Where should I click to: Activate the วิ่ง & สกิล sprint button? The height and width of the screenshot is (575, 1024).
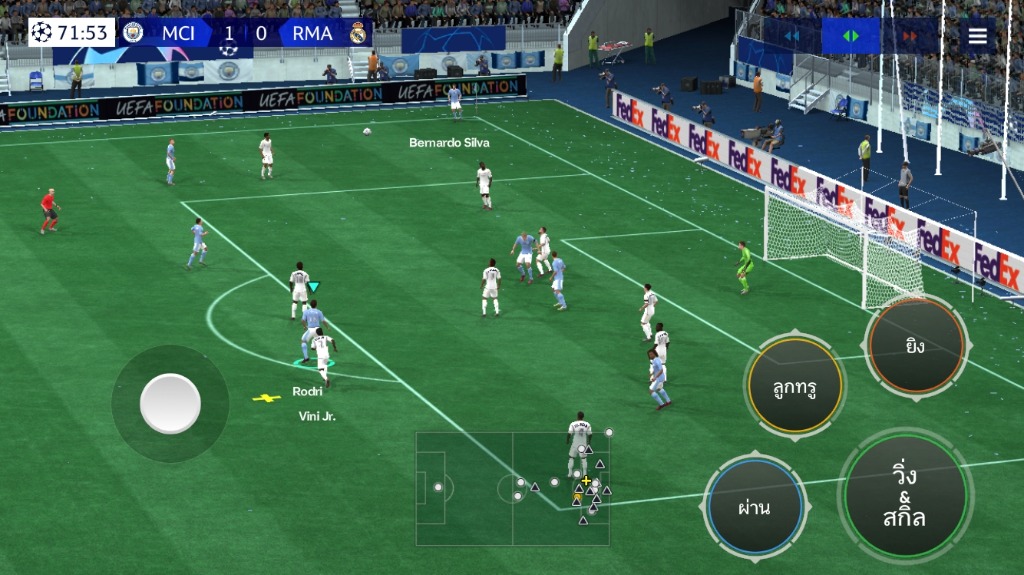click(905, 495)
